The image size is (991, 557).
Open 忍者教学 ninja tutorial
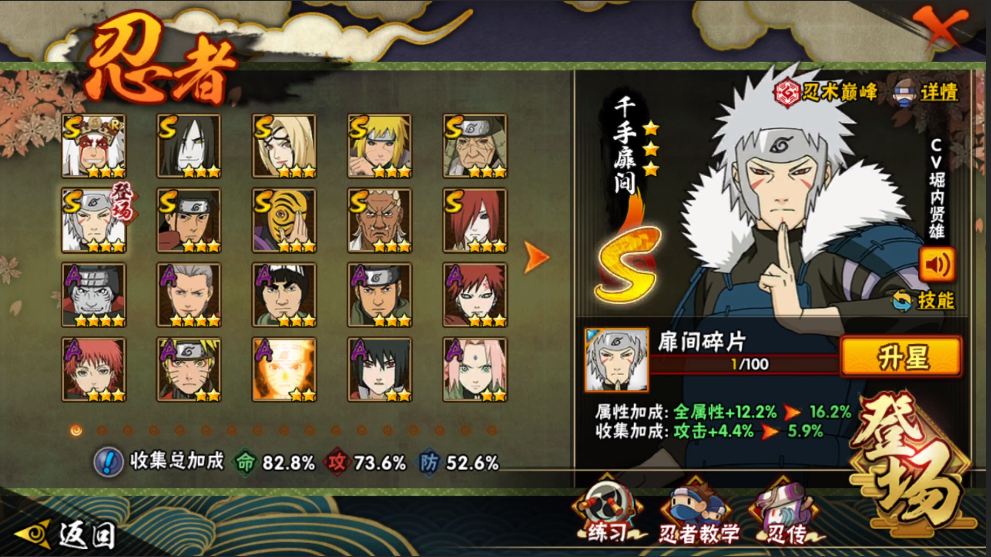(x=698, y=511)
